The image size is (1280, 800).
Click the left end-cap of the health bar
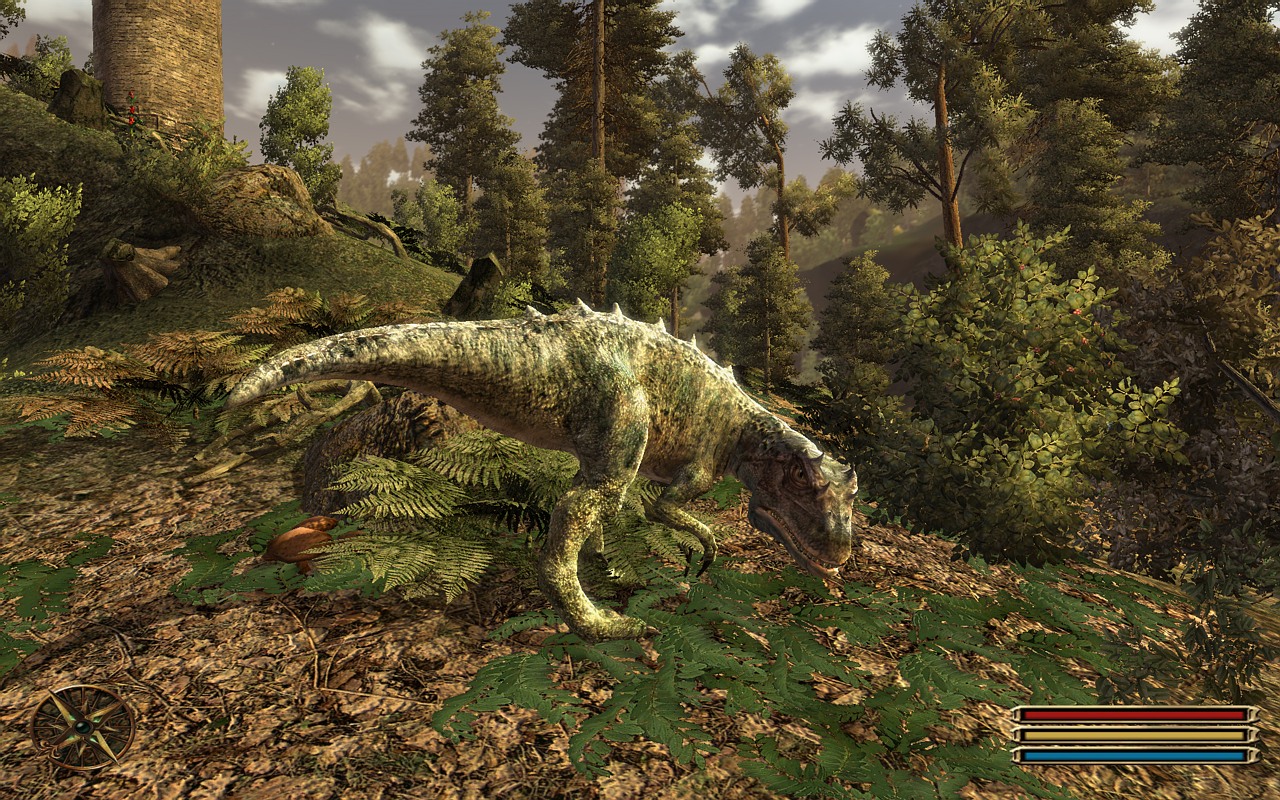click(1016, 713)
